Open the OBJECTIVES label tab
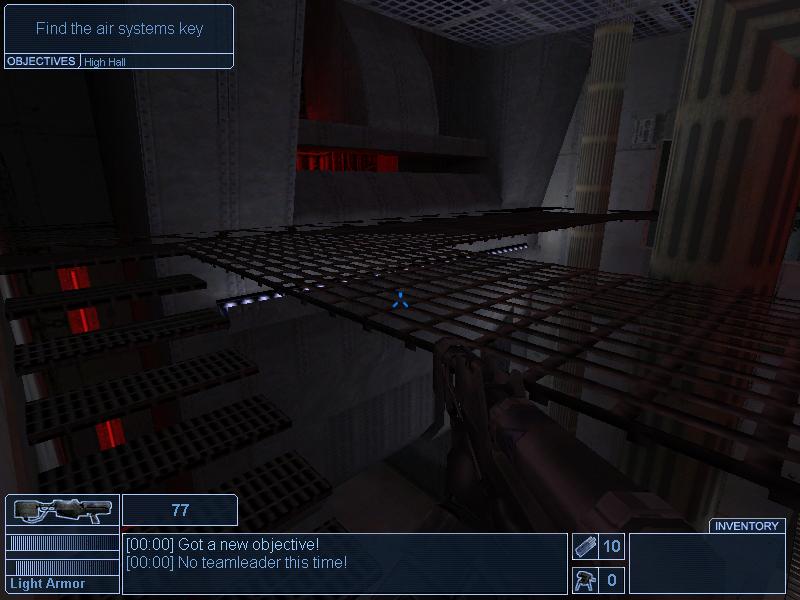Screen dimensions: 800x600 point(42,61)
